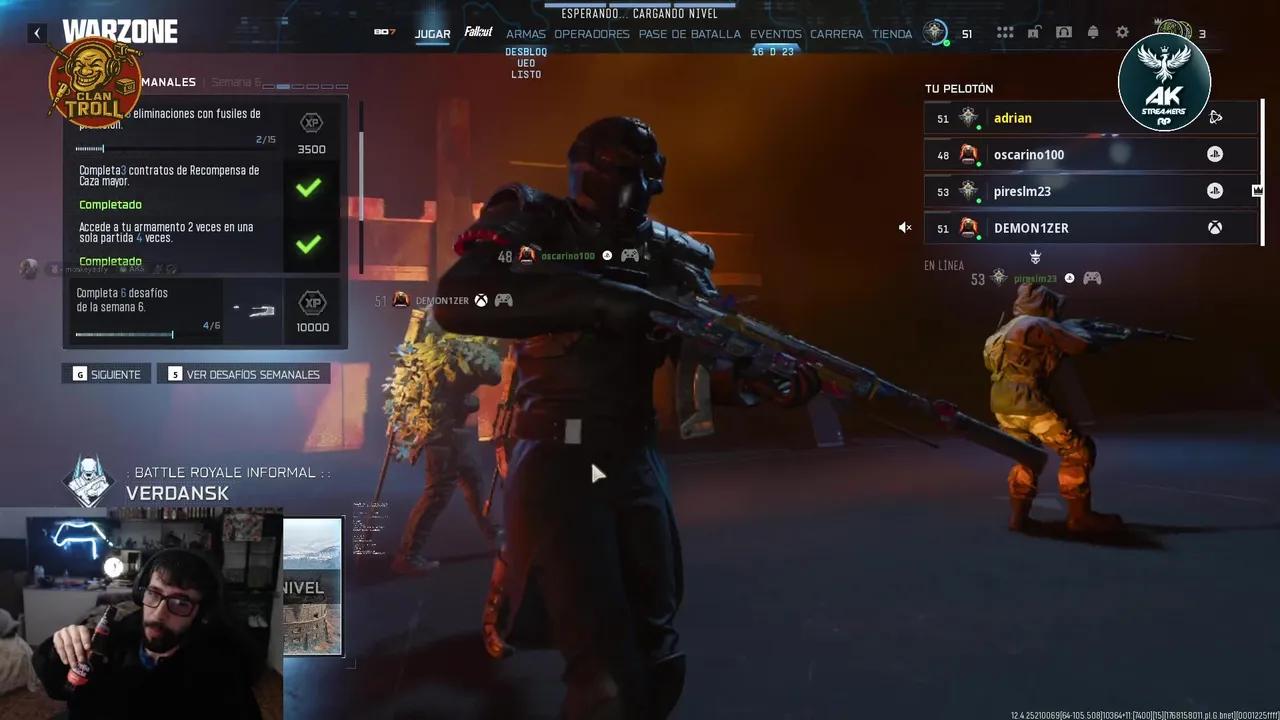The width and height of the screenshot is (1280, 720).
Task: Click your player level emblem showing 51
Action: click(x=935, y=32)
